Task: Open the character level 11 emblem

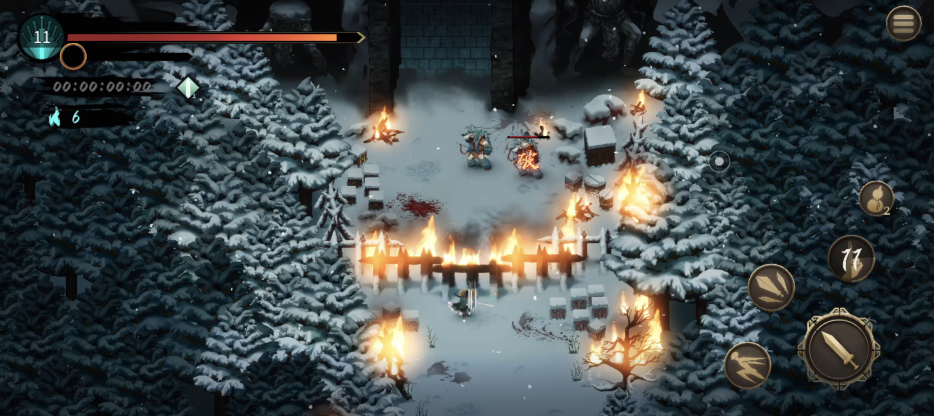Action: click(41, 37)
